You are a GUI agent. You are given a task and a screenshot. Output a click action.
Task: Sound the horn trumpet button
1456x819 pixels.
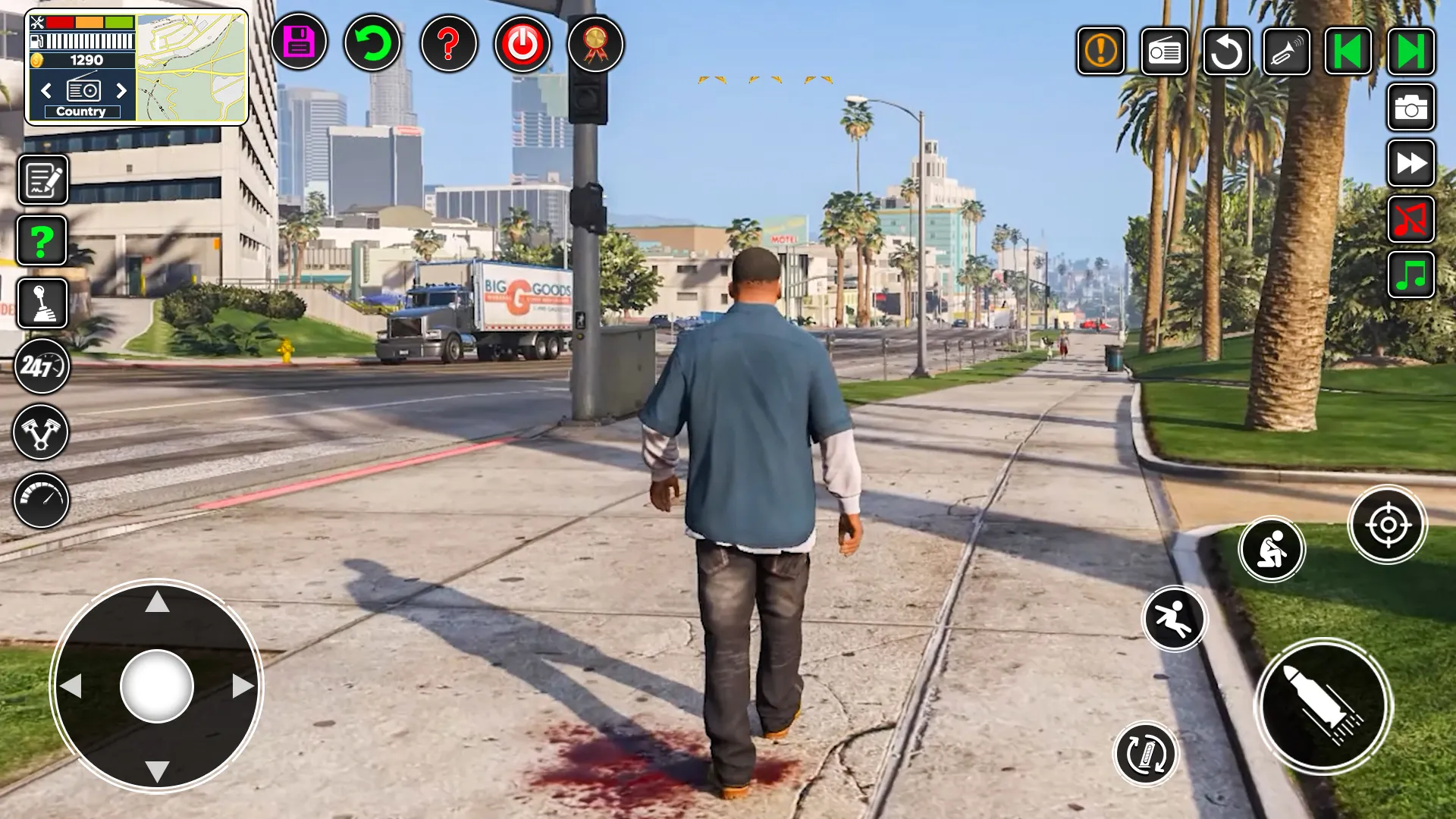tap(1287, 52)
